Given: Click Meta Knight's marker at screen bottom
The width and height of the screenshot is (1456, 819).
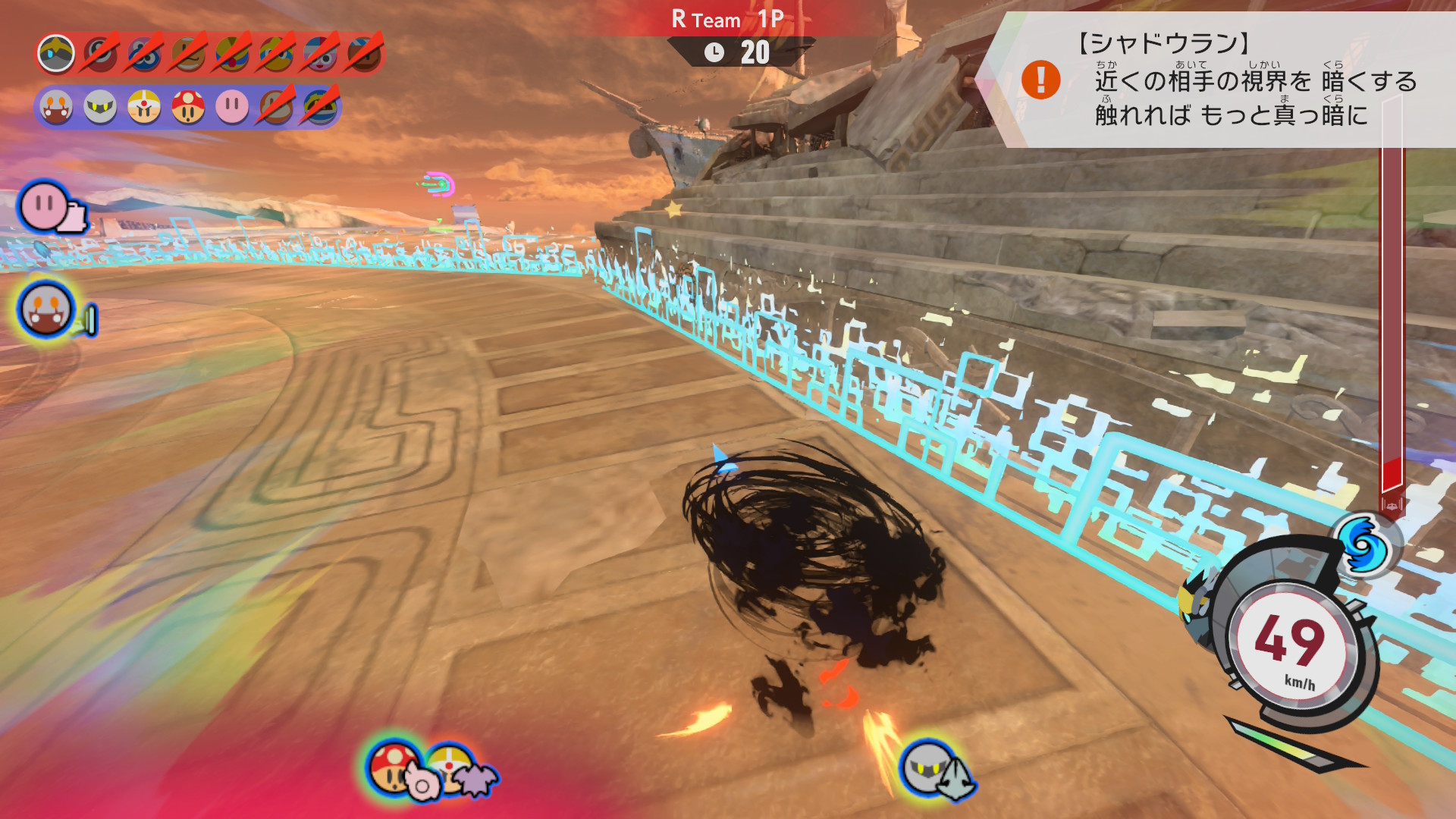Looking at the screenshot, I should tap(928, 767).
